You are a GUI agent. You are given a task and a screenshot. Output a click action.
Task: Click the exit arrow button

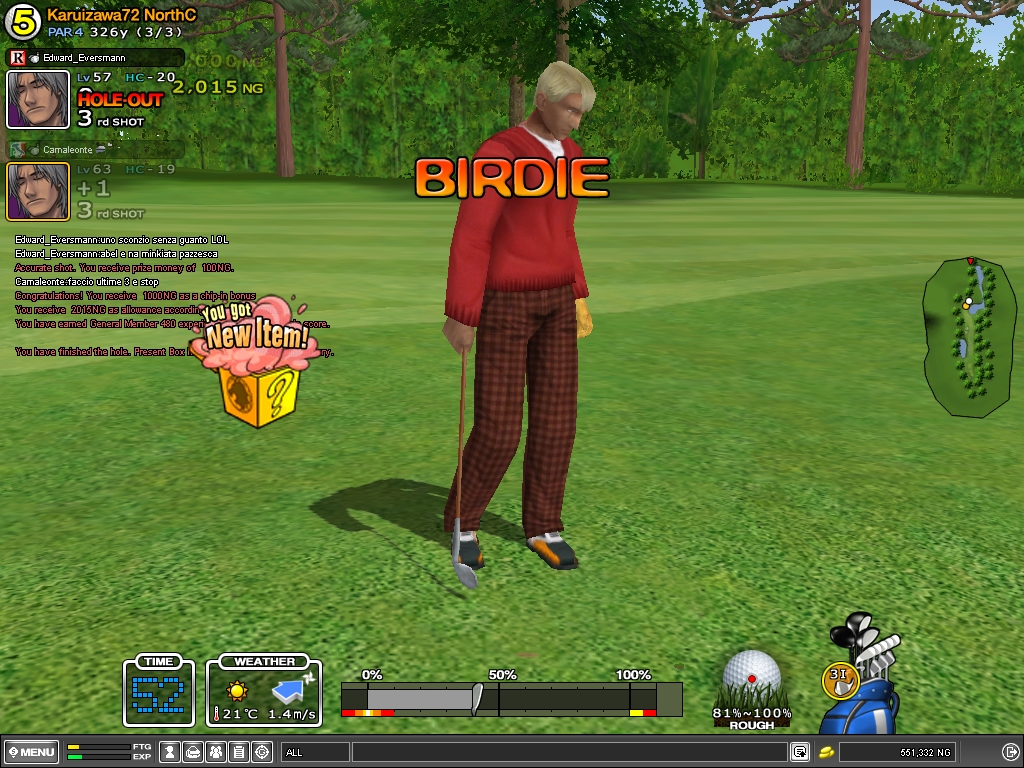click(1008, 752)
